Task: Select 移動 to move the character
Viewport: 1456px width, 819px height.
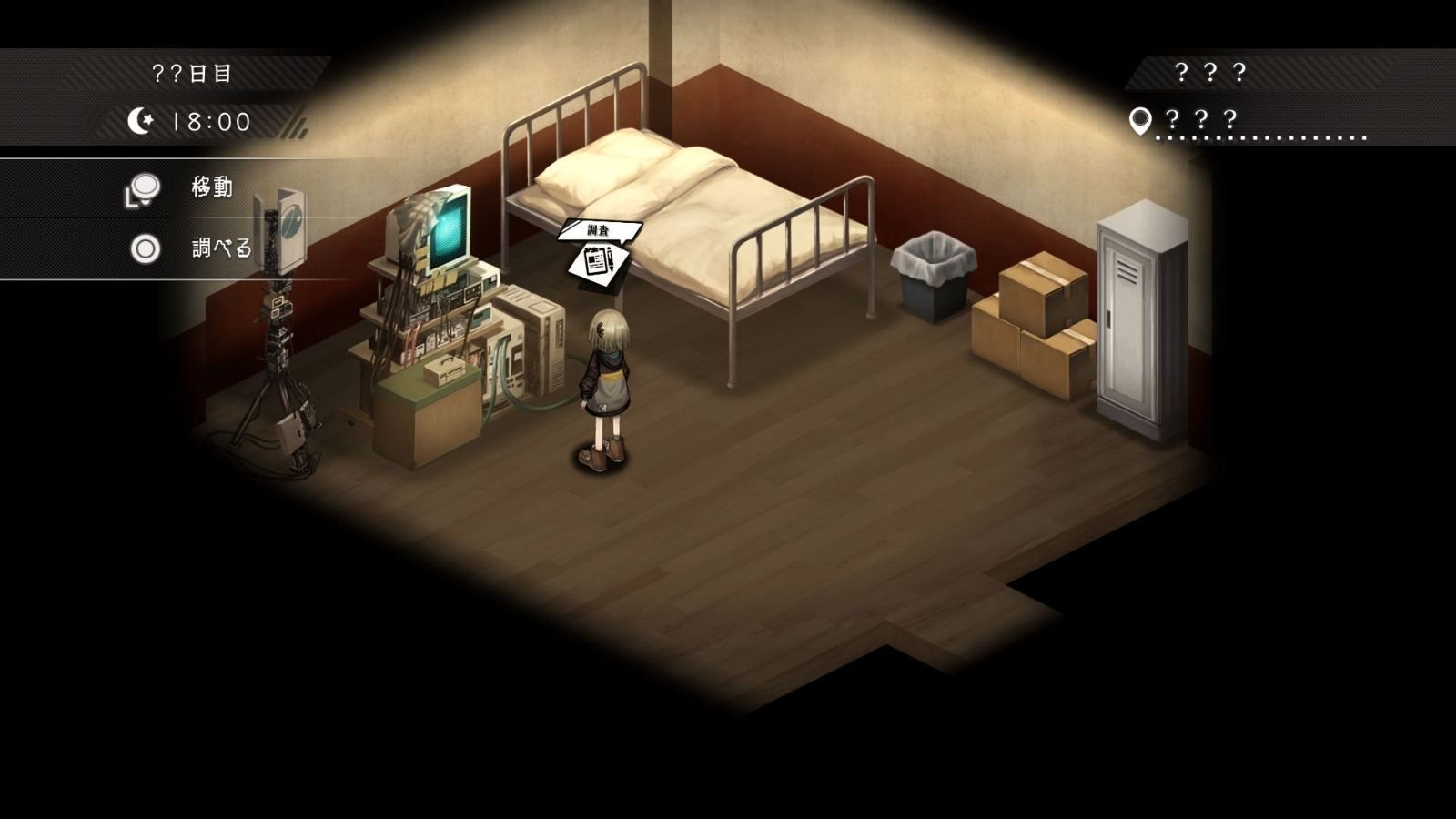Action: [x=211, y=187]
